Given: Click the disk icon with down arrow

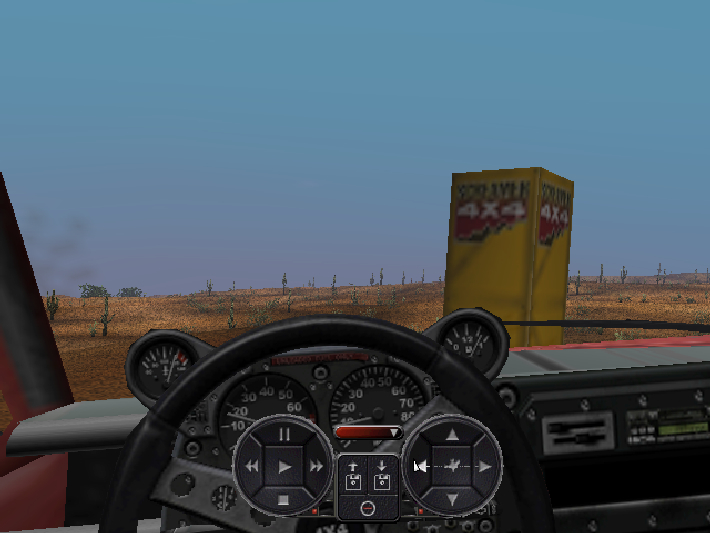Looking at the screenshot, I should click(x=381, y=473).
